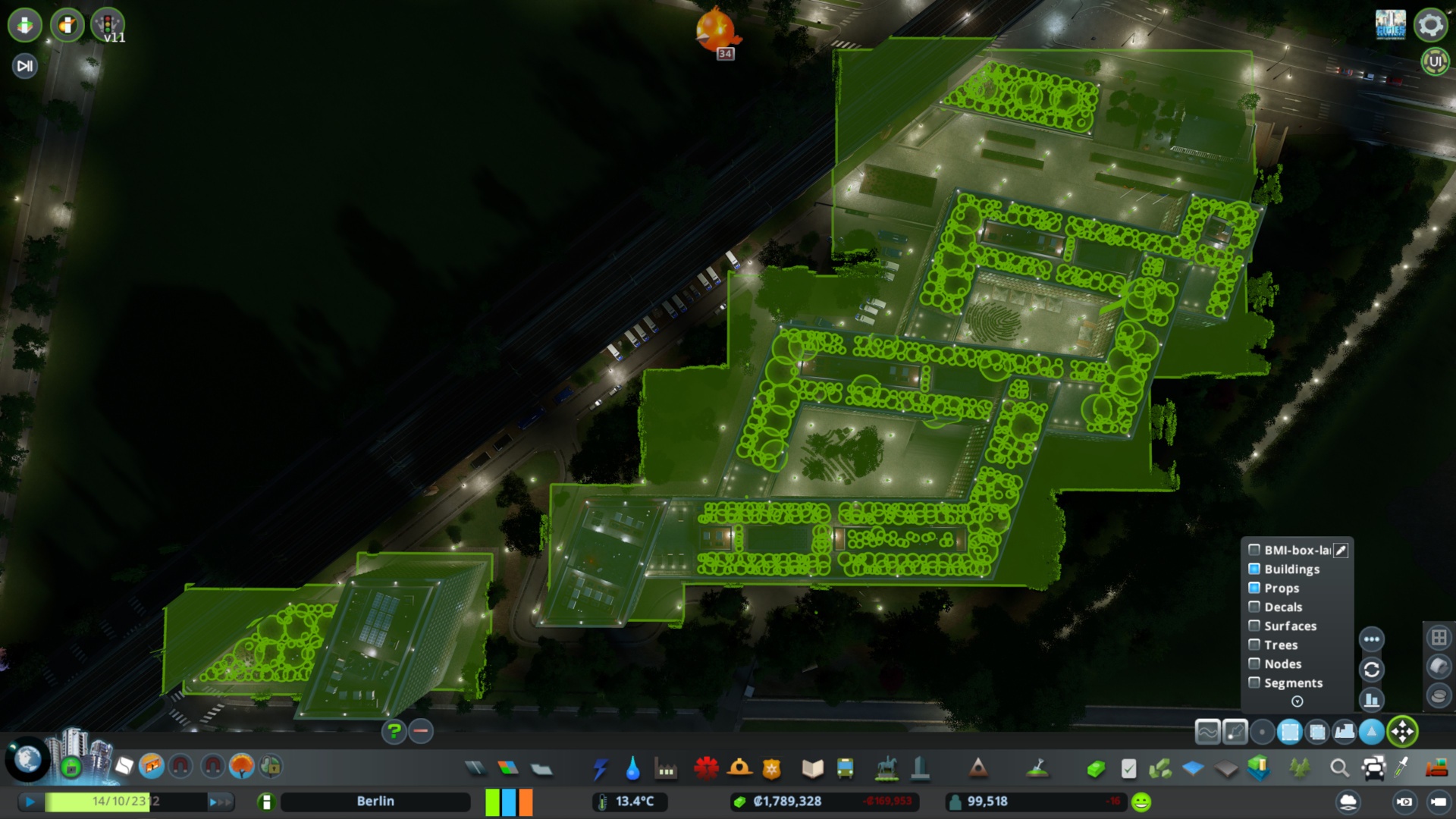This screenshot has height=819, width=1456.
Task: Expand more filters with the chevron below Segments
Action: coord(1297,701)
